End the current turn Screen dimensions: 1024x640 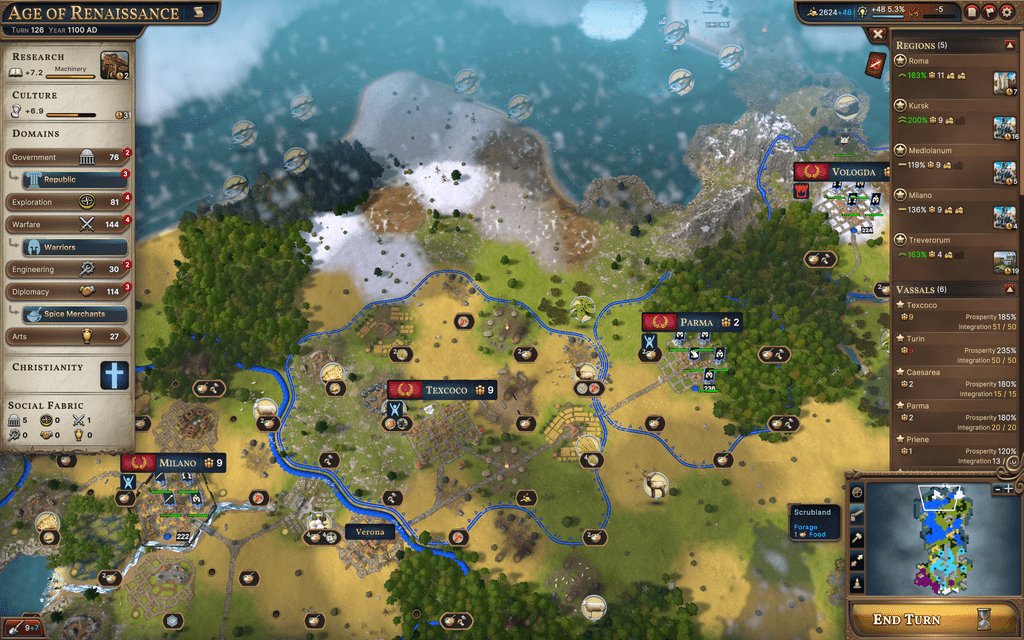click(x=918, y=619)
